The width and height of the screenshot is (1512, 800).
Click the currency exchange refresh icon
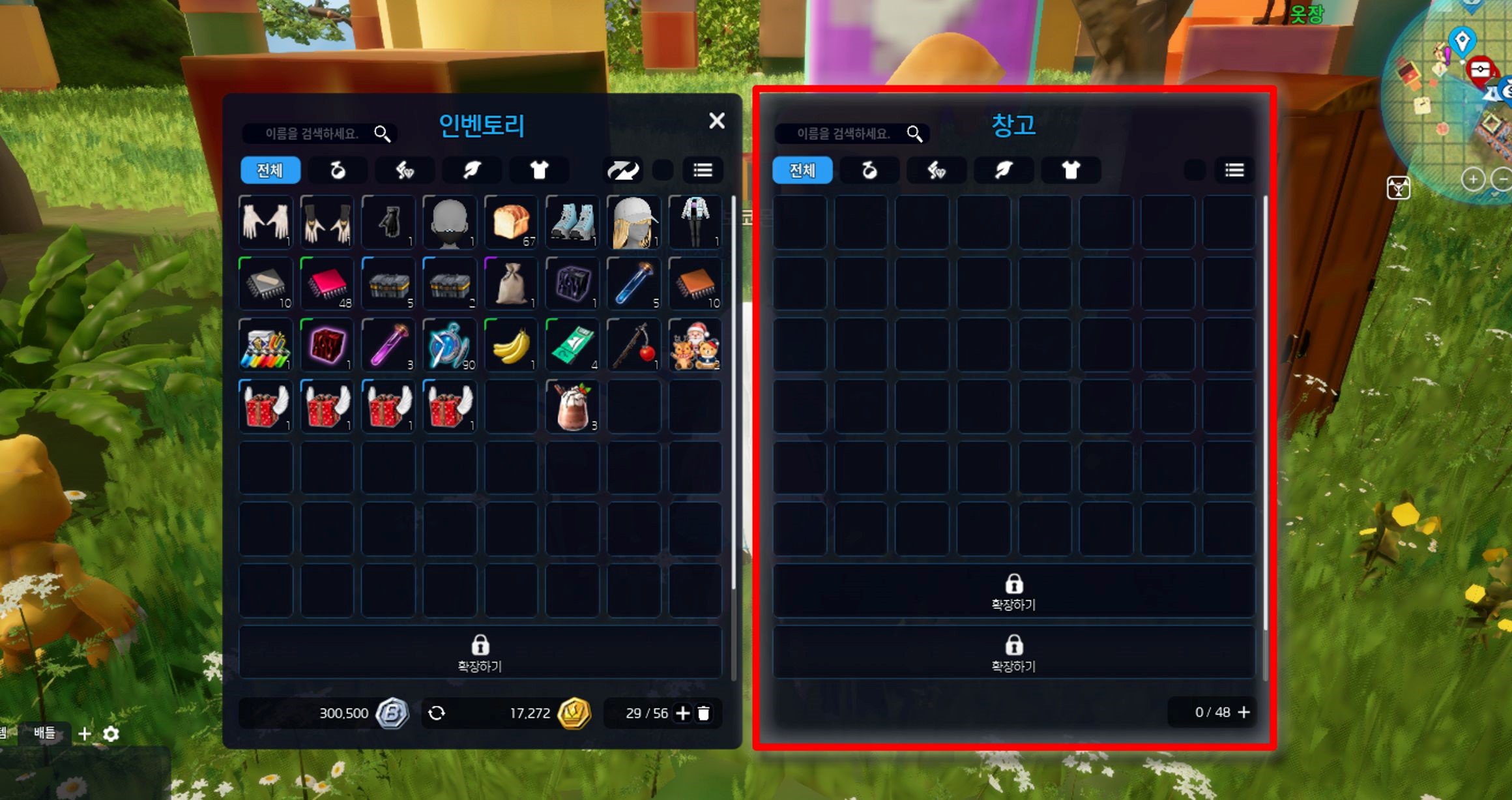437,713
